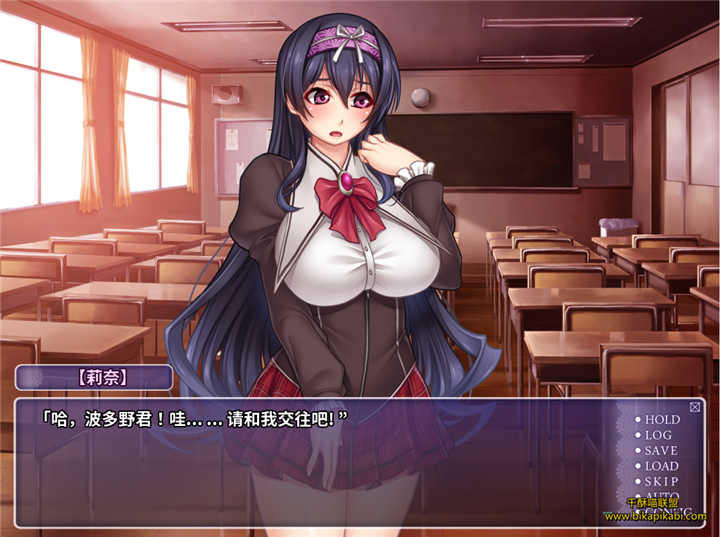Screen dimensions: 720x537
Task: Activate SKIP for the dialogue
Action: pyautogui.click(x=660, y=481)
